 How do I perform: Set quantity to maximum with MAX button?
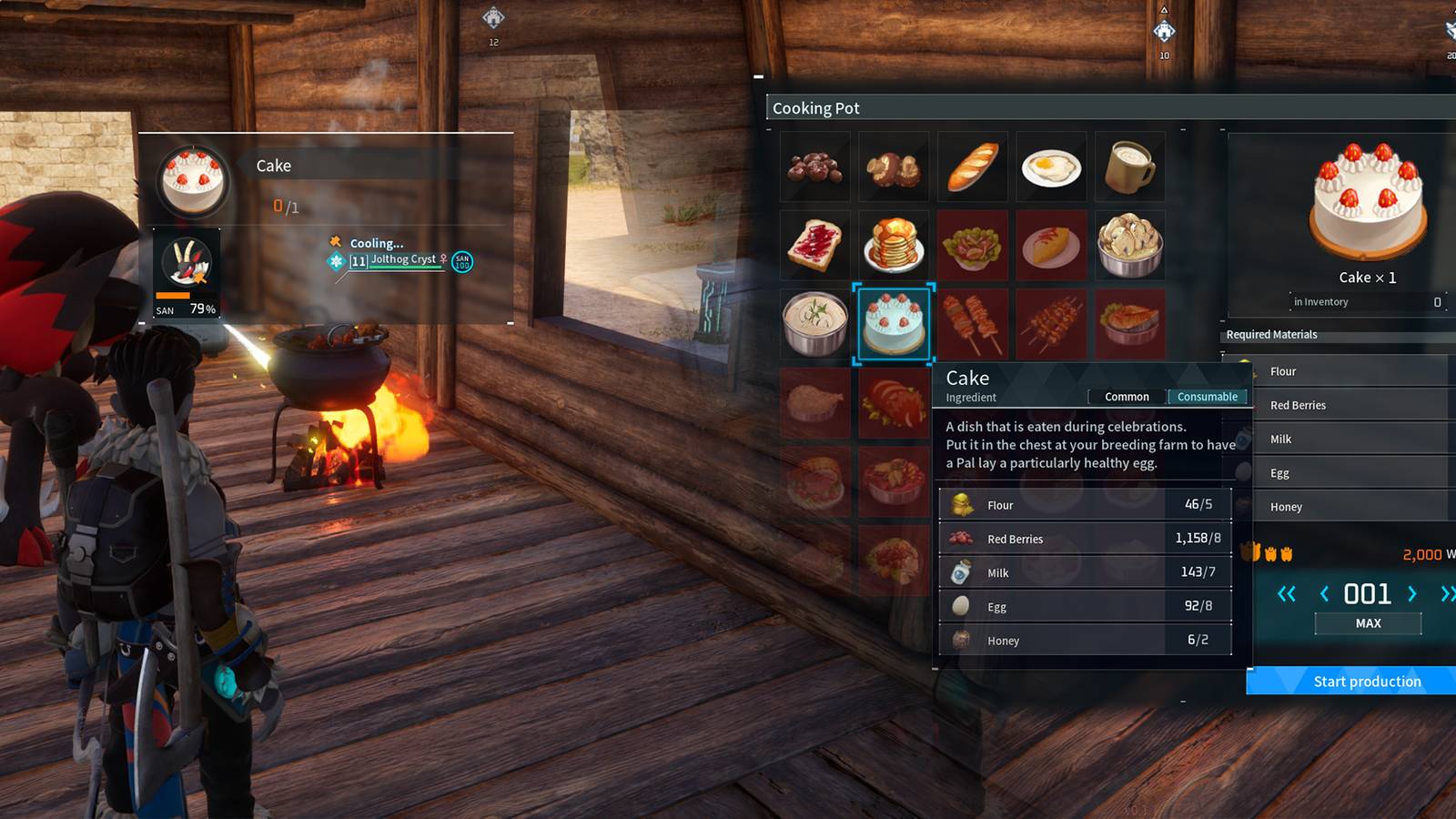point(1367,623)
